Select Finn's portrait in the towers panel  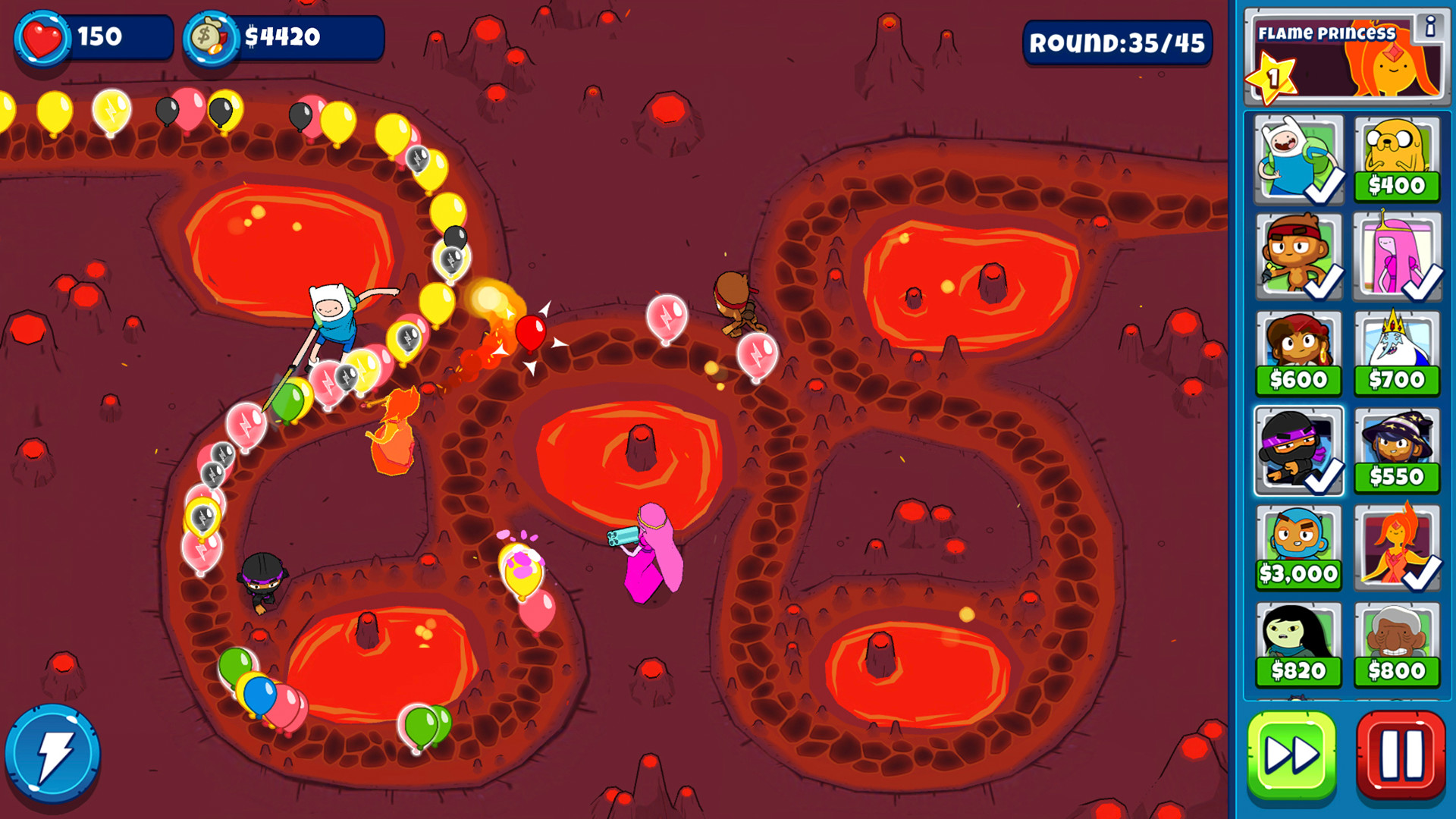[1299, 158]
